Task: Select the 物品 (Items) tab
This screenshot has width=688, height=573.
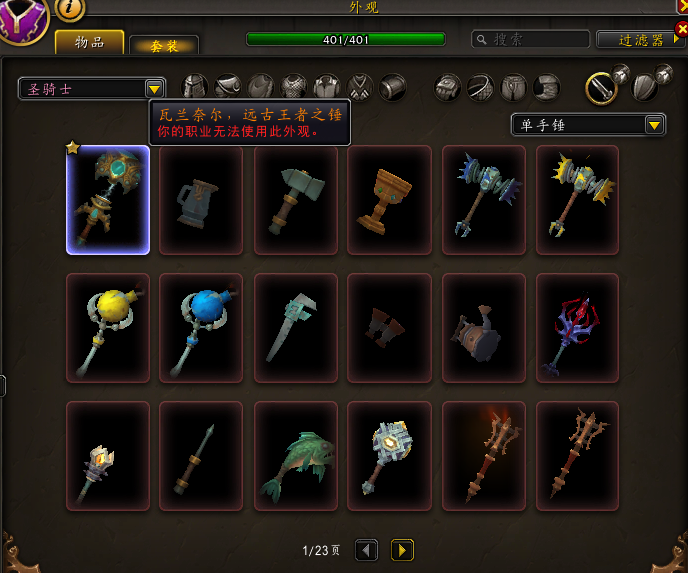Action: [x=89, y=42]
